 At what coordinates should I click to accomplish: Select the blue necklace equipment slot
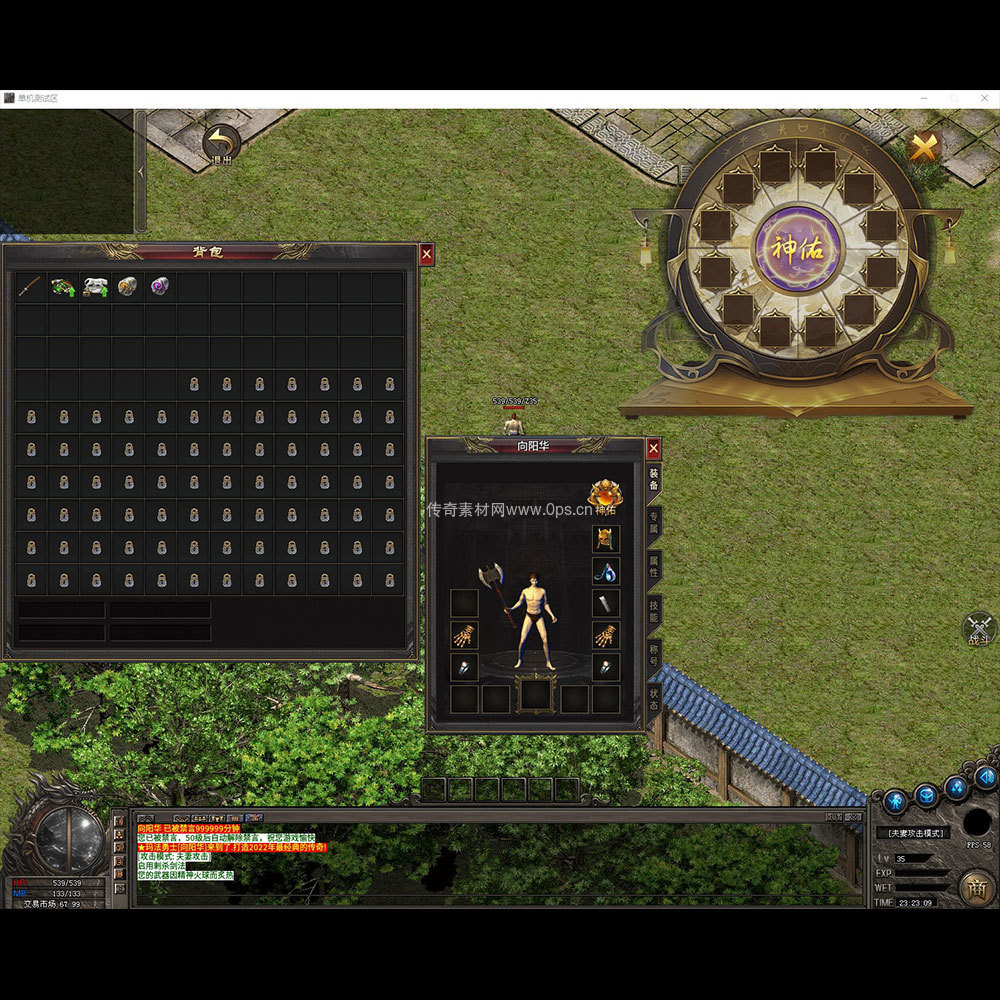(606, 572)
